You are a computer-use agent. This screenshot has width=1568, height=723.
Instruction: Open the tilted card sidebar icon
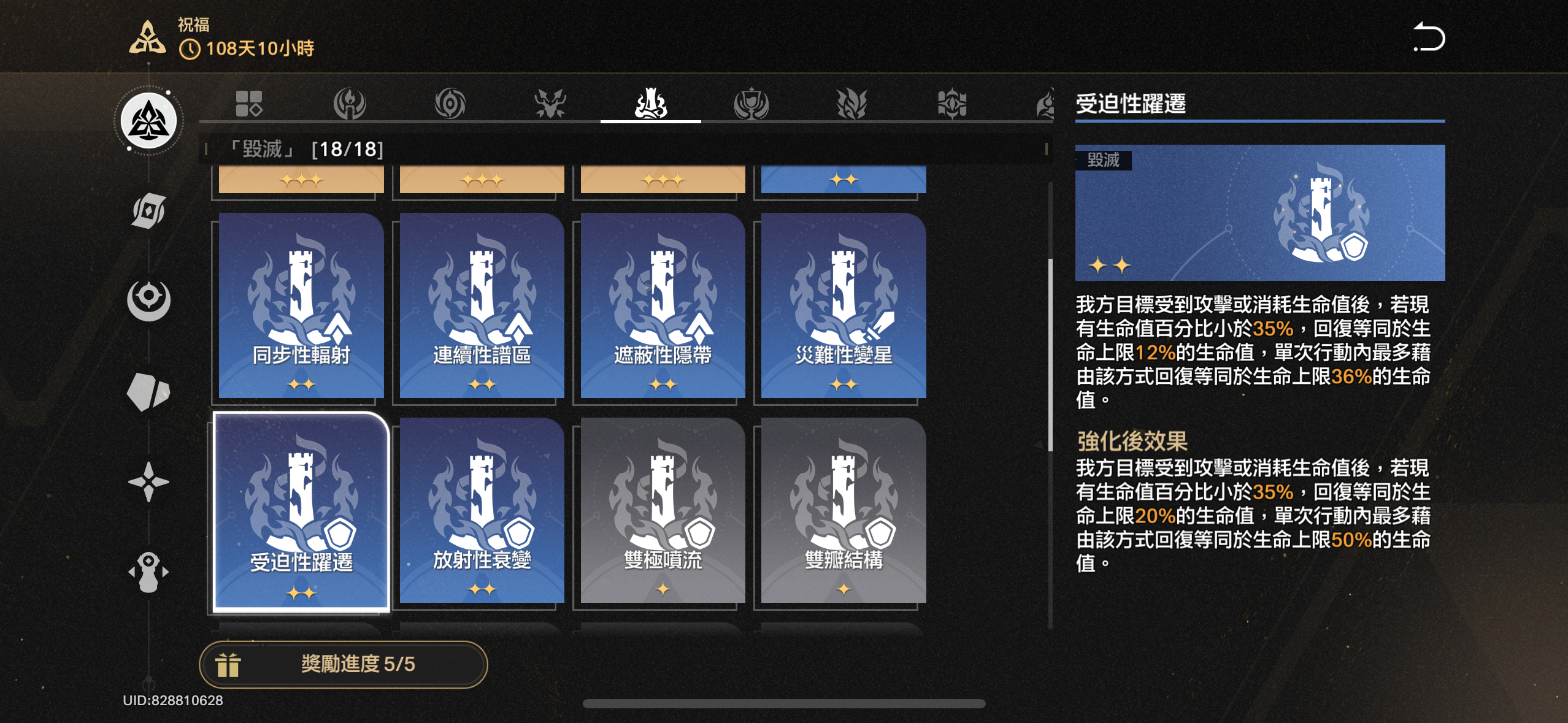pos(148,212)
